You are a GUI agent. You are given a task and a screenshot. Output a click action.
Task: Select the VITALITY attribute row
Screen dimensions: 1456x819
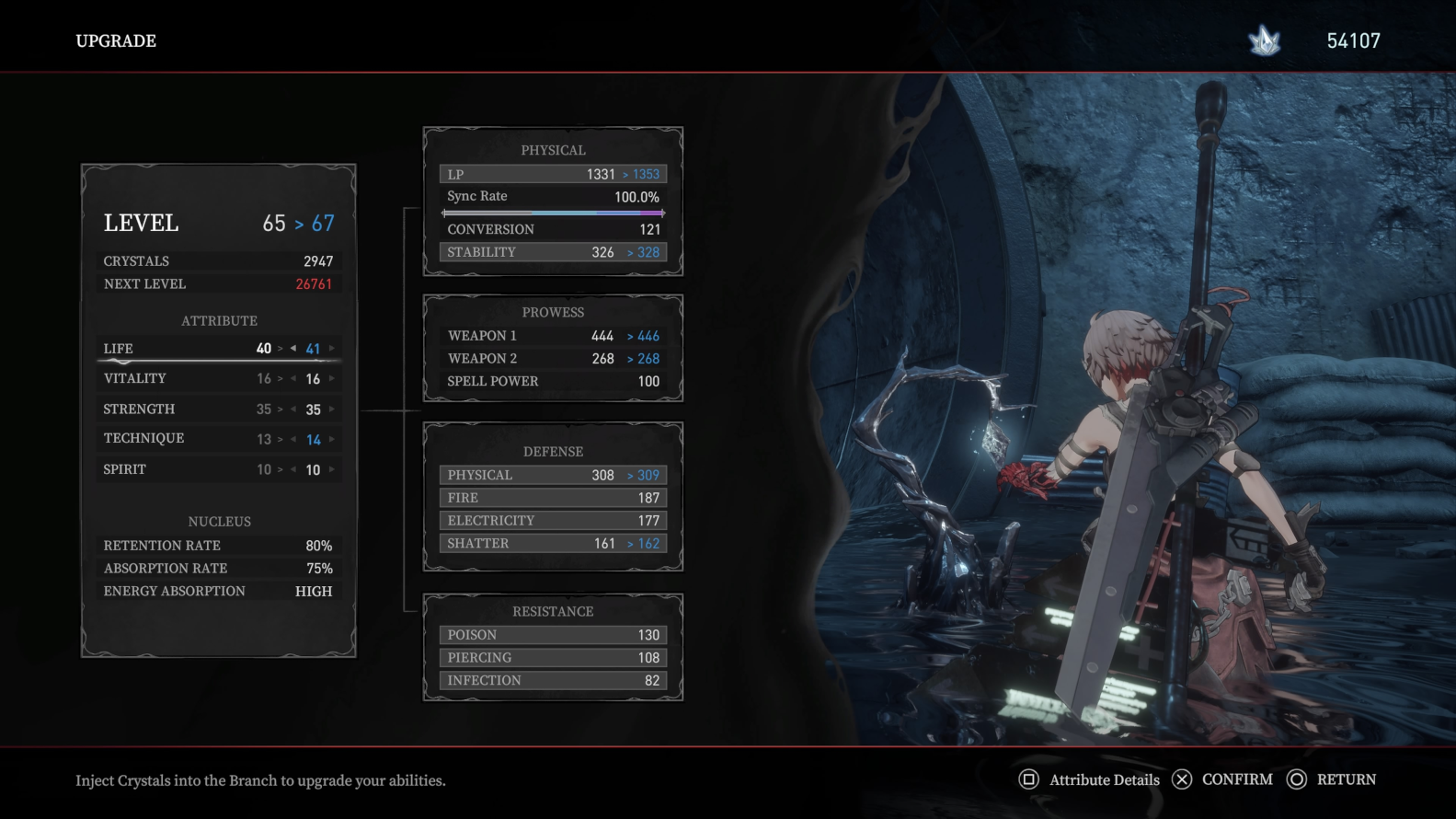[x=135, y=379]
